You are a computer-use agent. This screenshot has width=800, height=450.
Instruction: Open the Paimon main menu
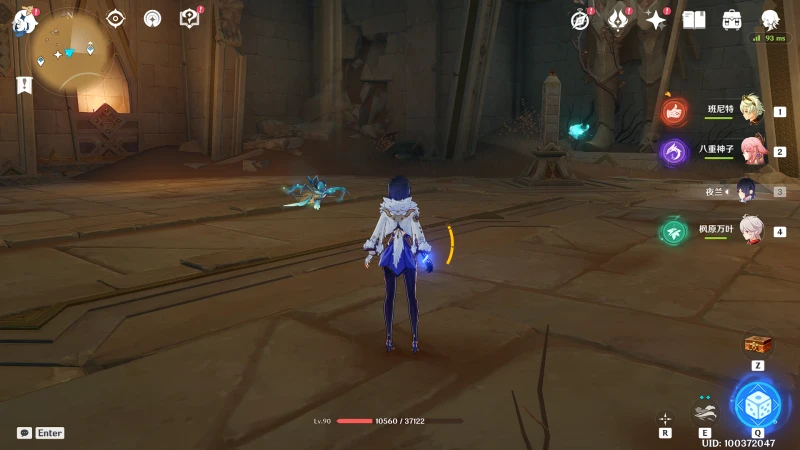24,20
